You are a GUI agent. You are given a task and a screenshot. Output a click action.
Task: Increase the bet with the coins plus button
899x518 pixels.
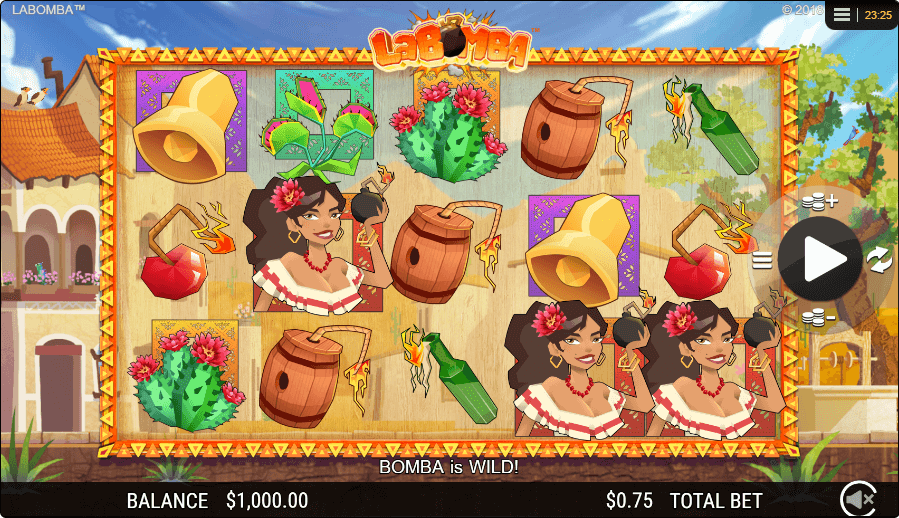[819, 202]
